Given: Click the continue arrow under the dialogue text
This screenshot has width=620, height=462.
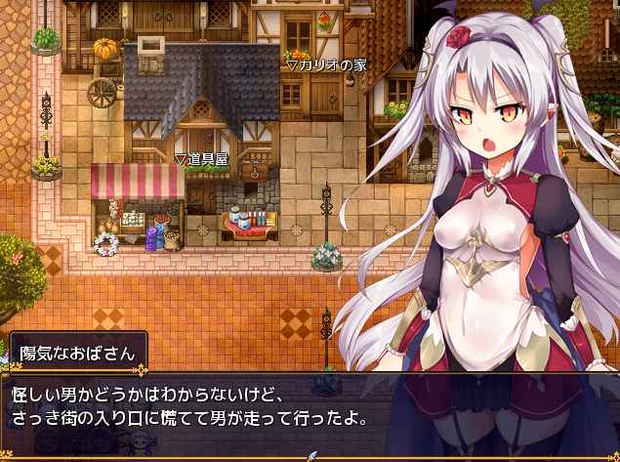Looking at the screenshot, I should (x=311, y=455).
